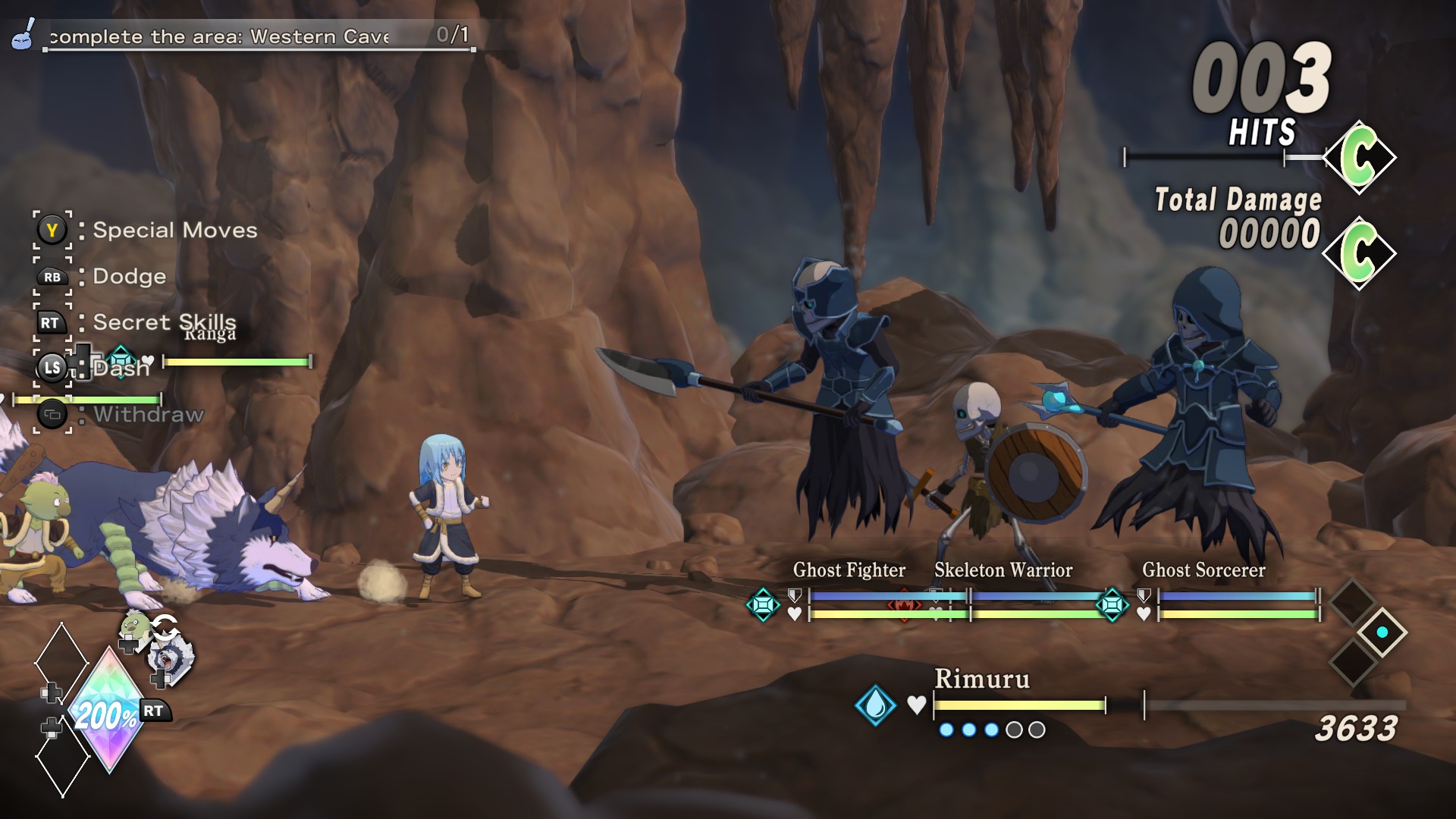
Task: Select the Secret Skills command entry
Action: 163,322
